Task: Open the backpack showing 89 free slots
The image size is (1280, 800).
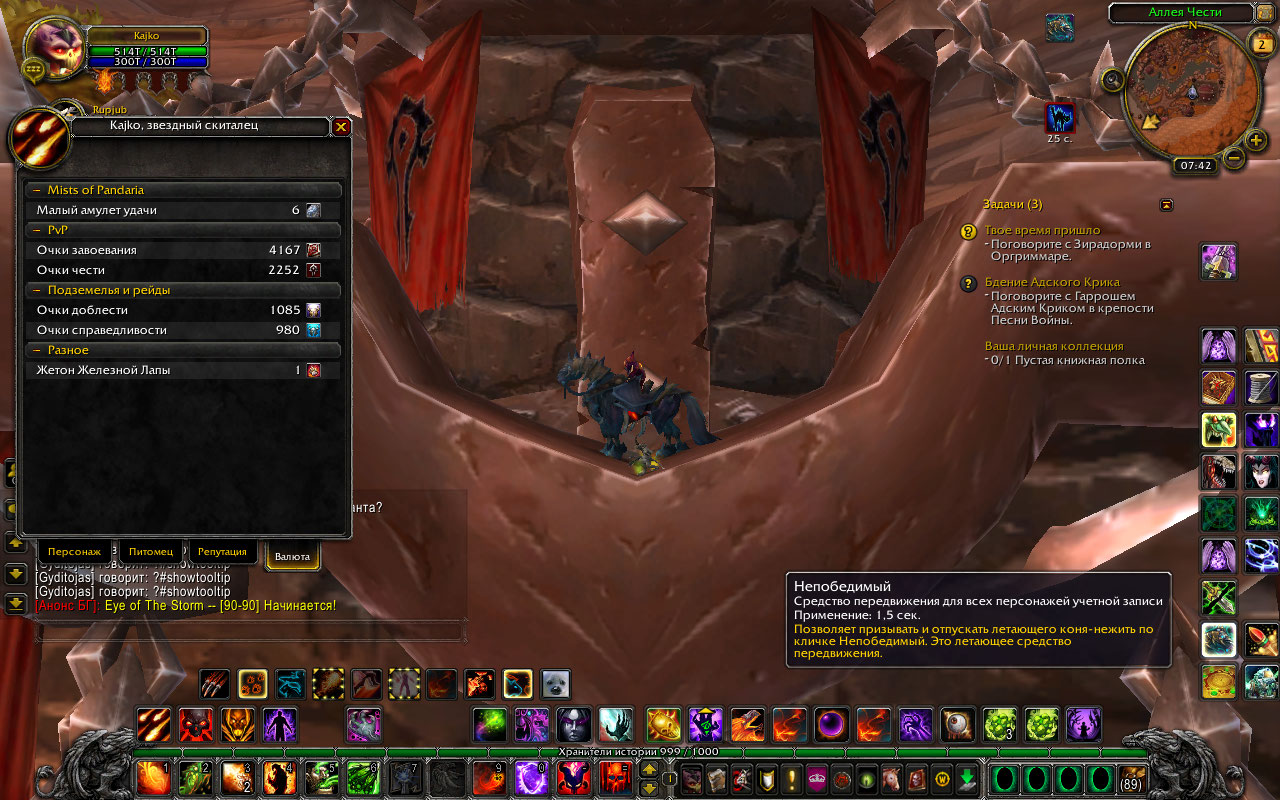Action: coord(1132,778)
